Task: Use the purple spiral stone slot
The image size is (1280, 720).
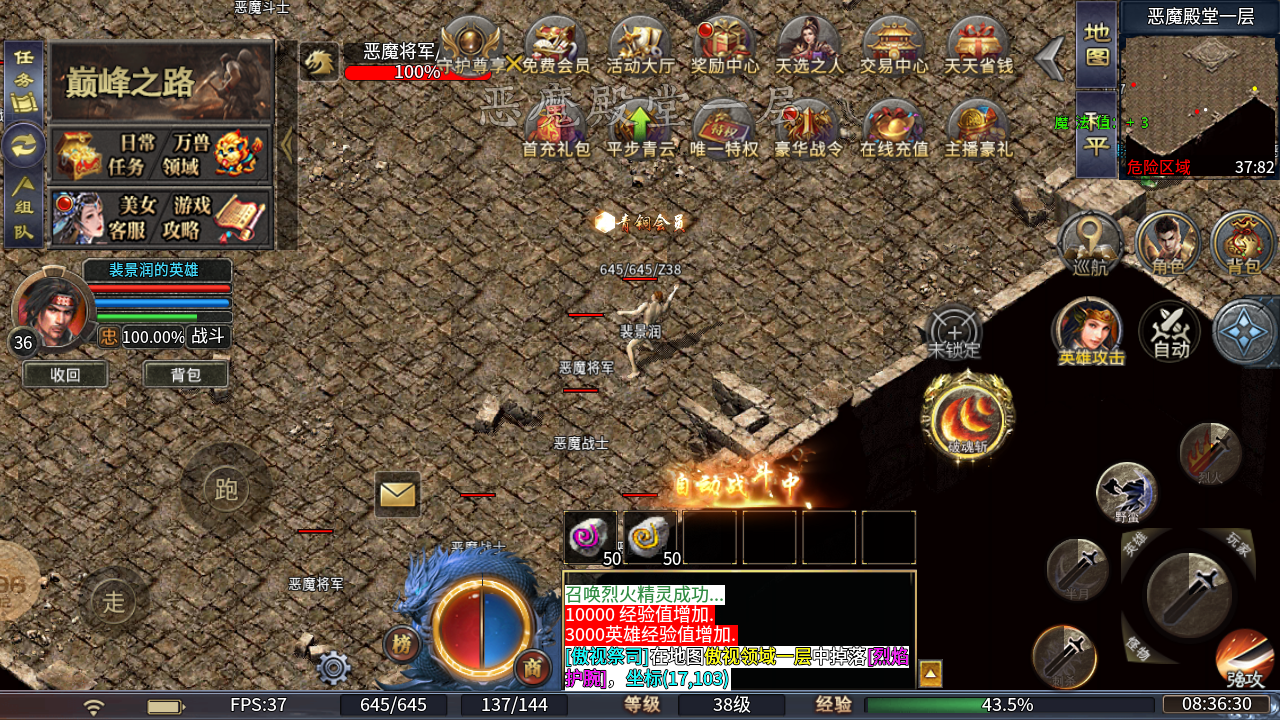Action: (590, 538)
